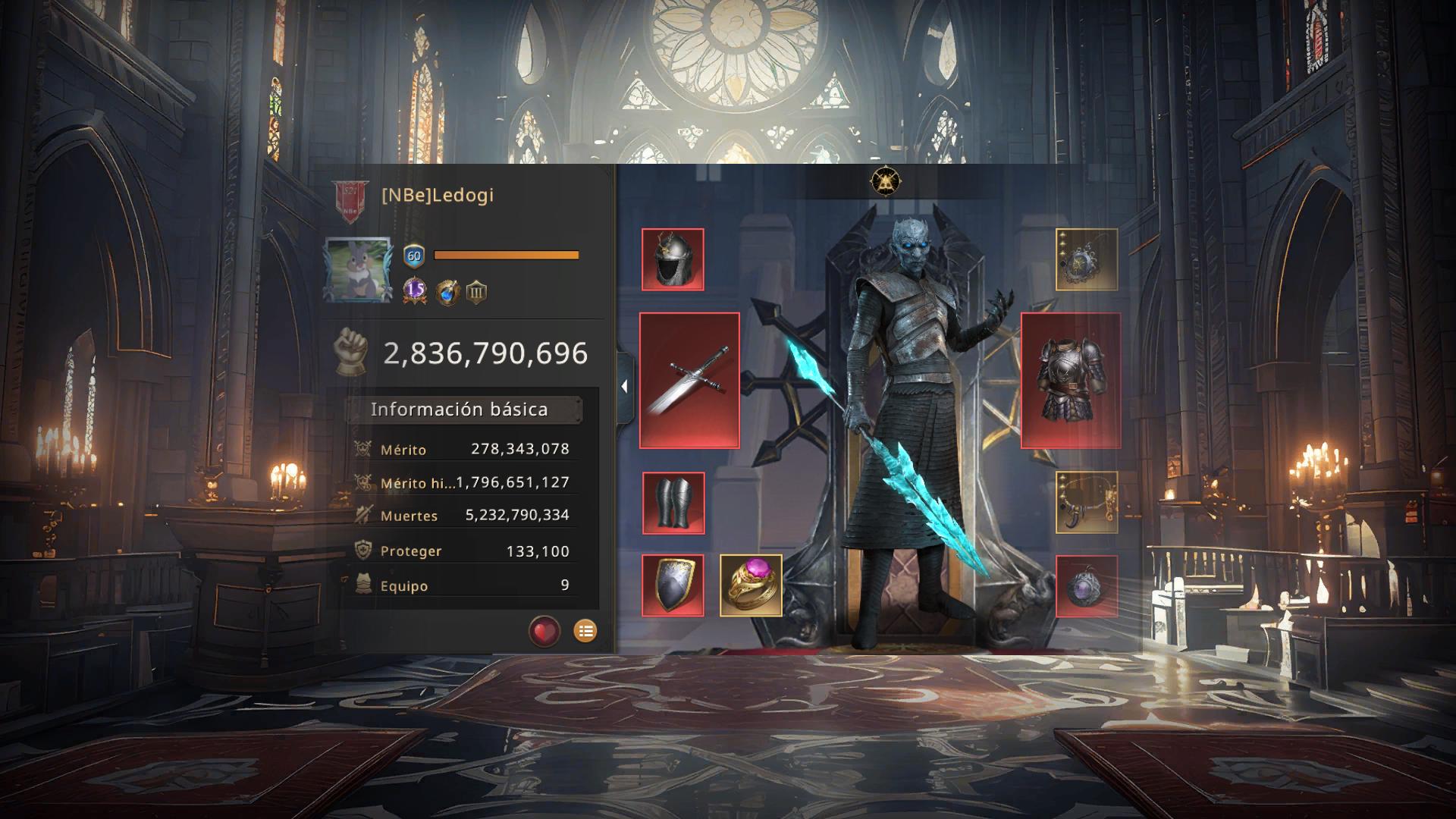This screenshot has width=1456, height=819.
Task: Open the rabbit player avatar
Action: [x=358, y=271]
